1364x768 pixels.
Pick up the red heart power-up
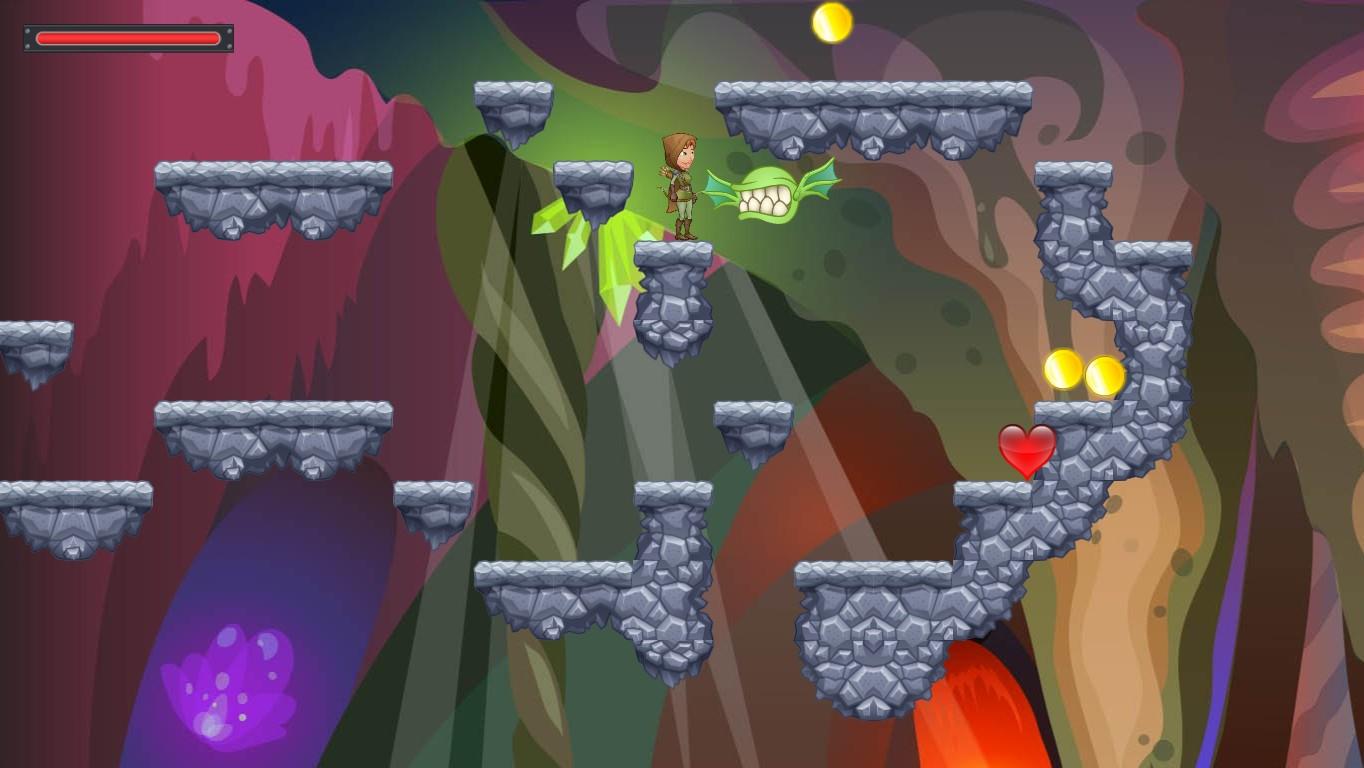[x=1026, y=448]
